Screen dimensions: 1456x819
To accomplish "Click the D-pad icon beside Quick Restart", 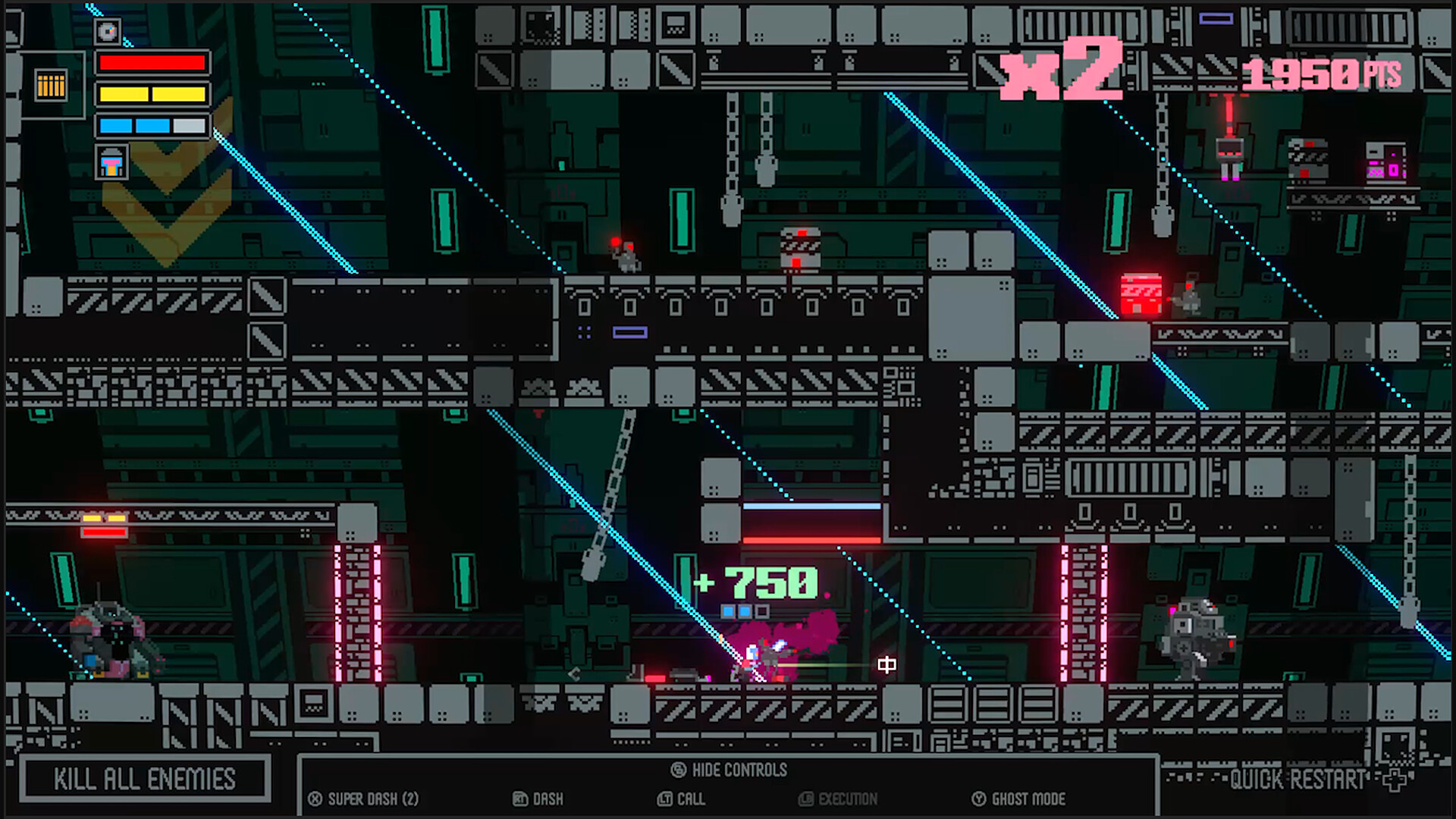I will [1395, 780].
